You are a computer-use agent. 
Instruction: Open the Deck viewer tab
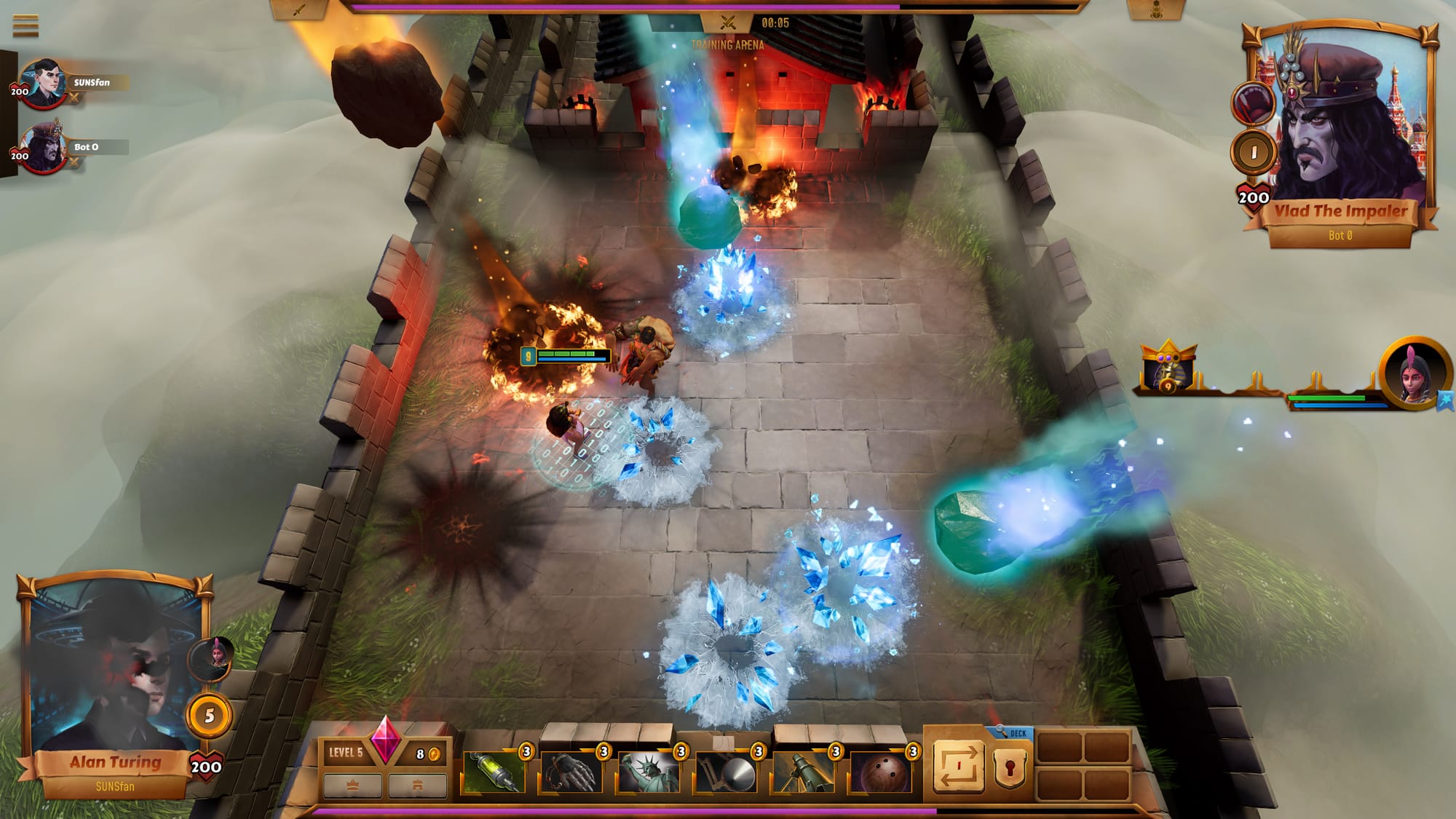[x=1013, y=733]
